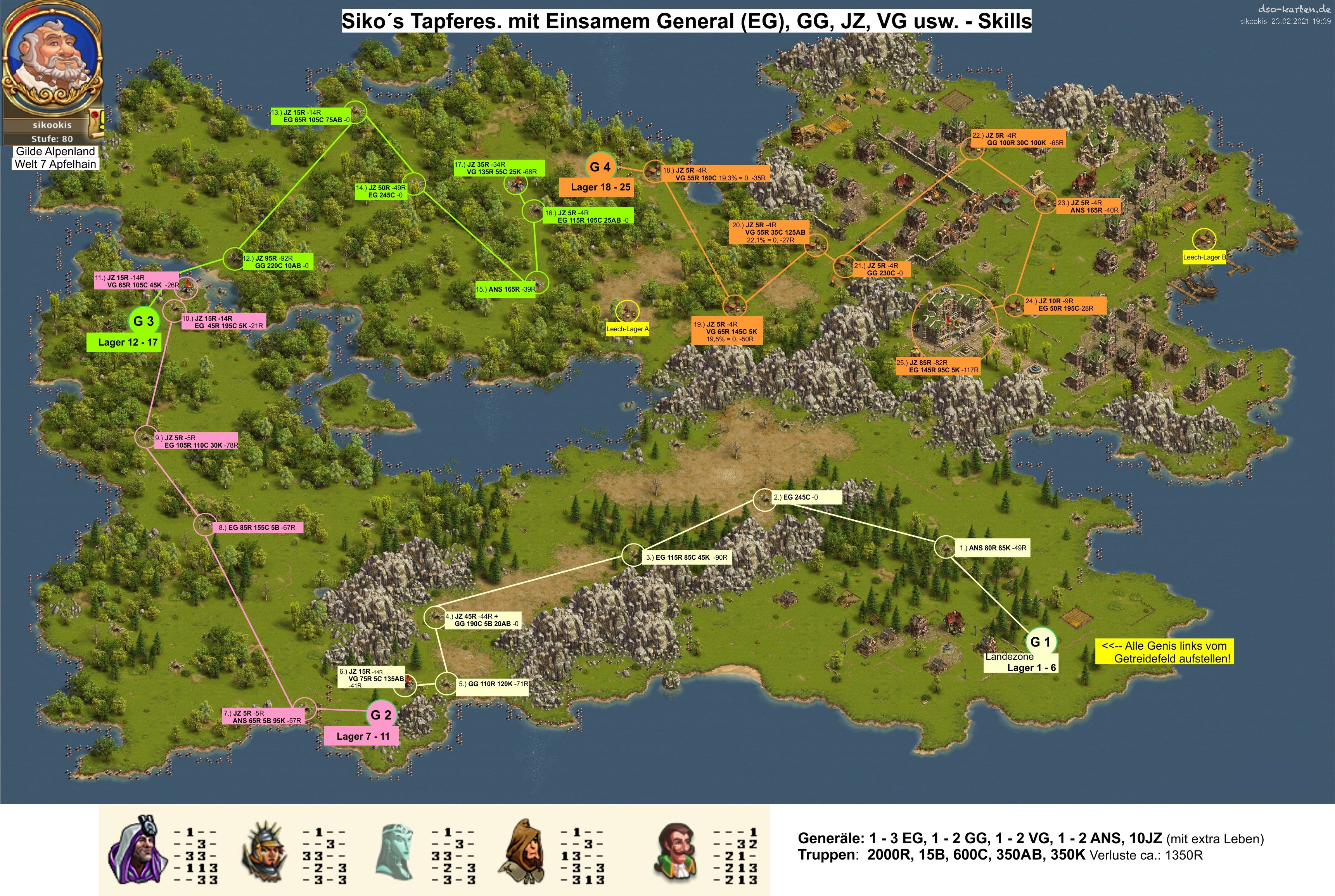Image resolution: width=1335 pixels, height=896 pixels.
Task: Select the camp 2 EG 245C label
Action: click(x=806, y=497)
